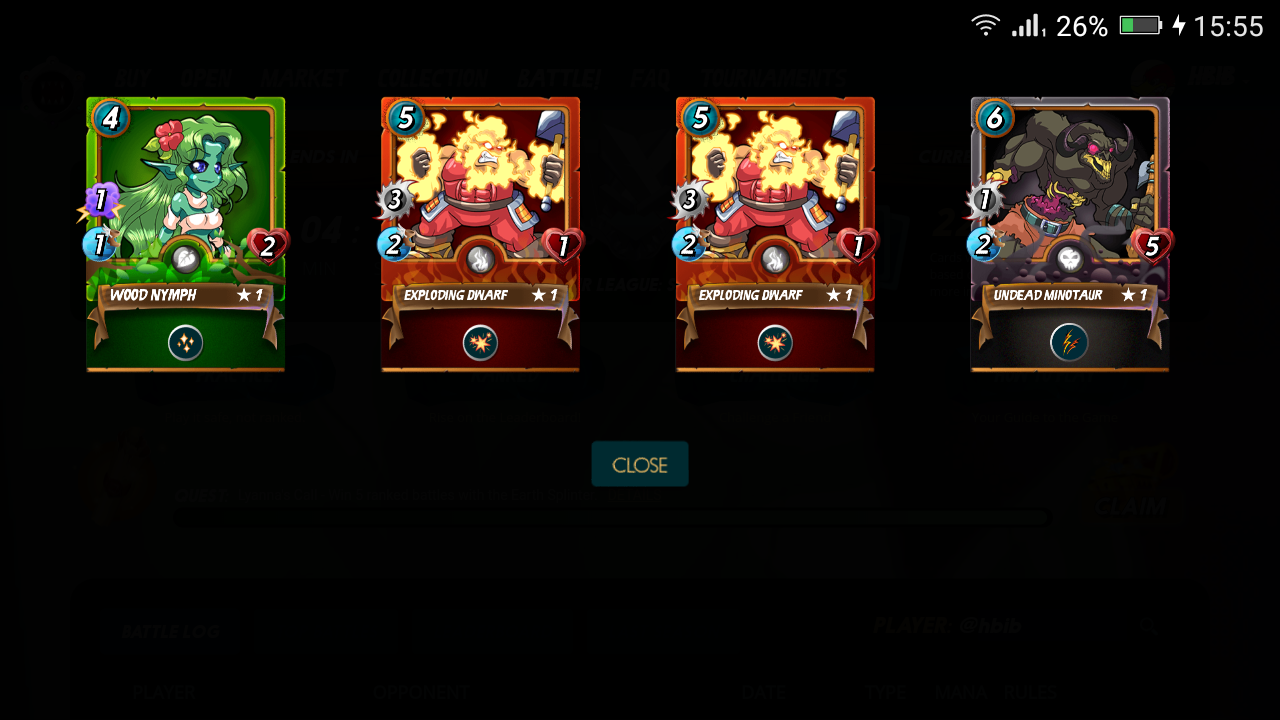Select the Wood Nymph card
Image resolution: width=1280 pixels, height=720 pixels.
point(185,200)
